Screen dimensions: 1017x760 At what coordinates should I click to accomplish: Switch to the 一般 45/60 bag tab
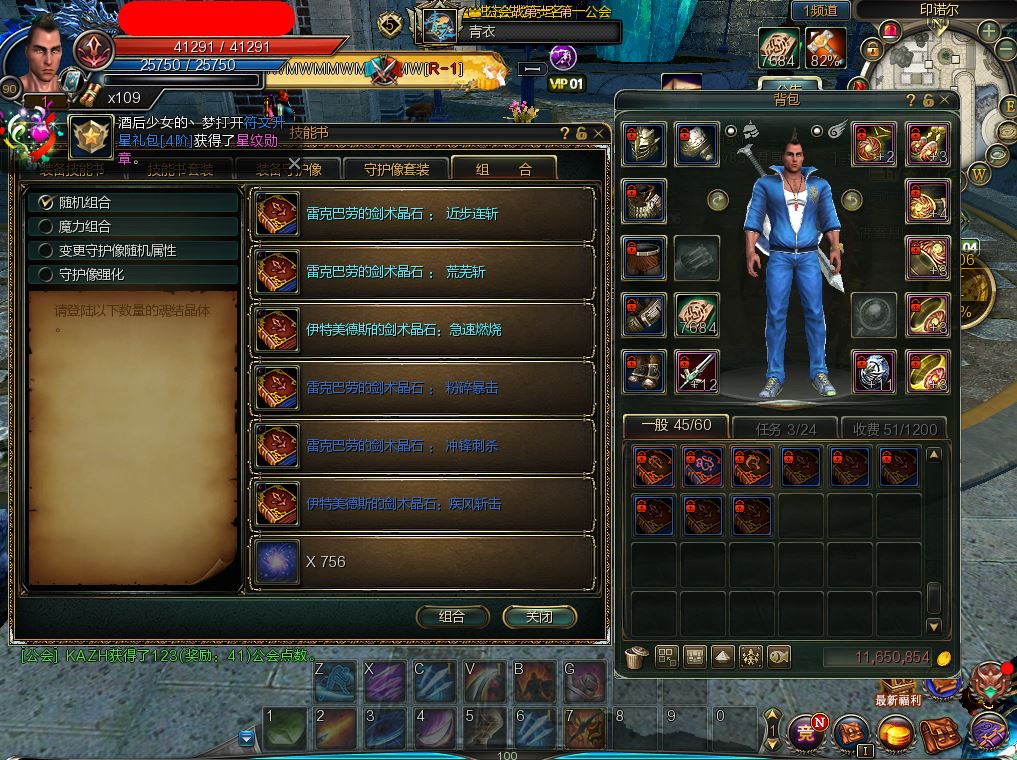[x=675, y=426]
